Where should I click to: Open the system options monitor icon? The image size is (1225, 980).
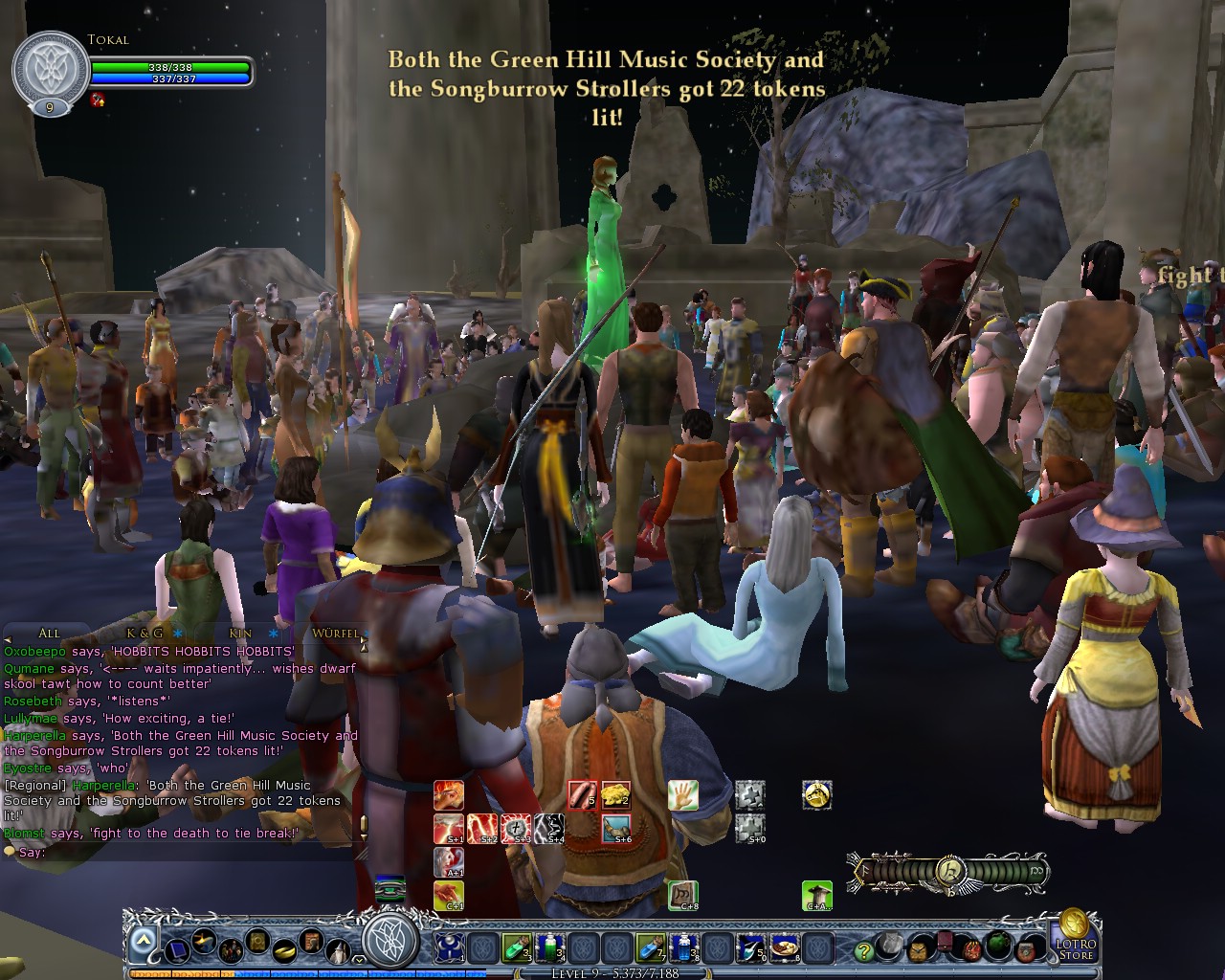click(177, 951)
